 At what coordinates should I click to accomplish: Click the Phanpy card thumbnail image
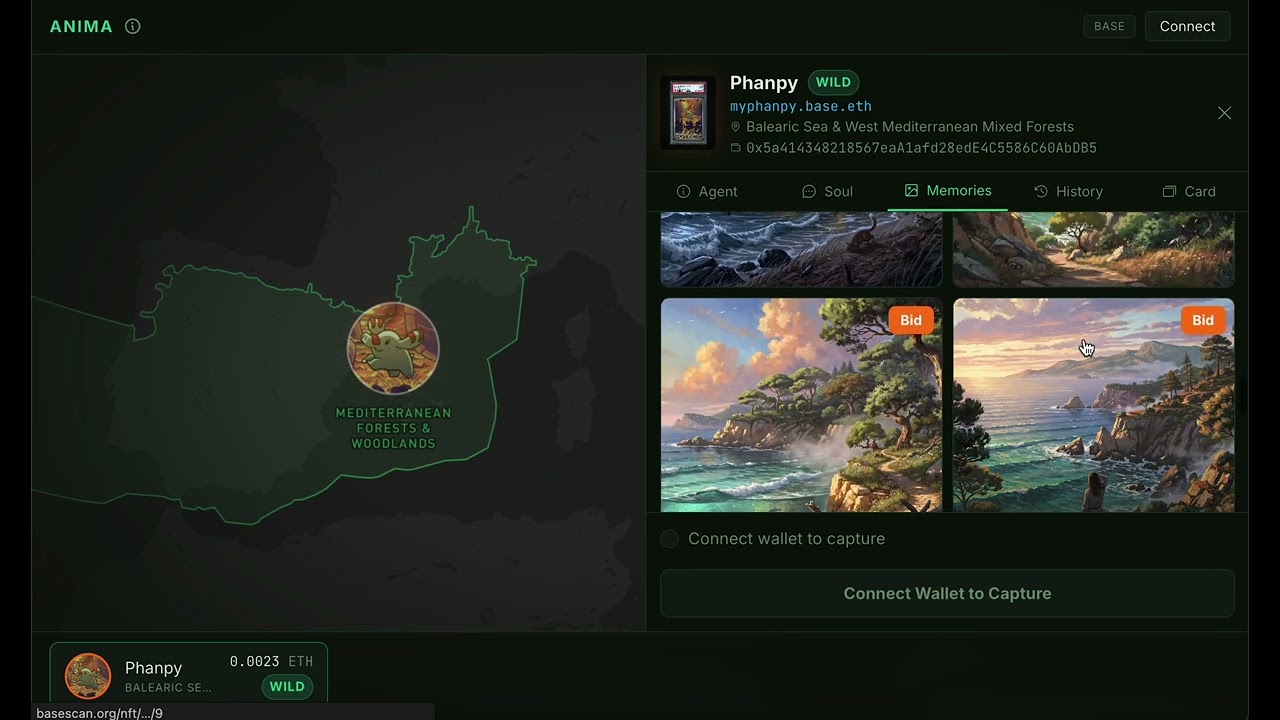(688, 113)
